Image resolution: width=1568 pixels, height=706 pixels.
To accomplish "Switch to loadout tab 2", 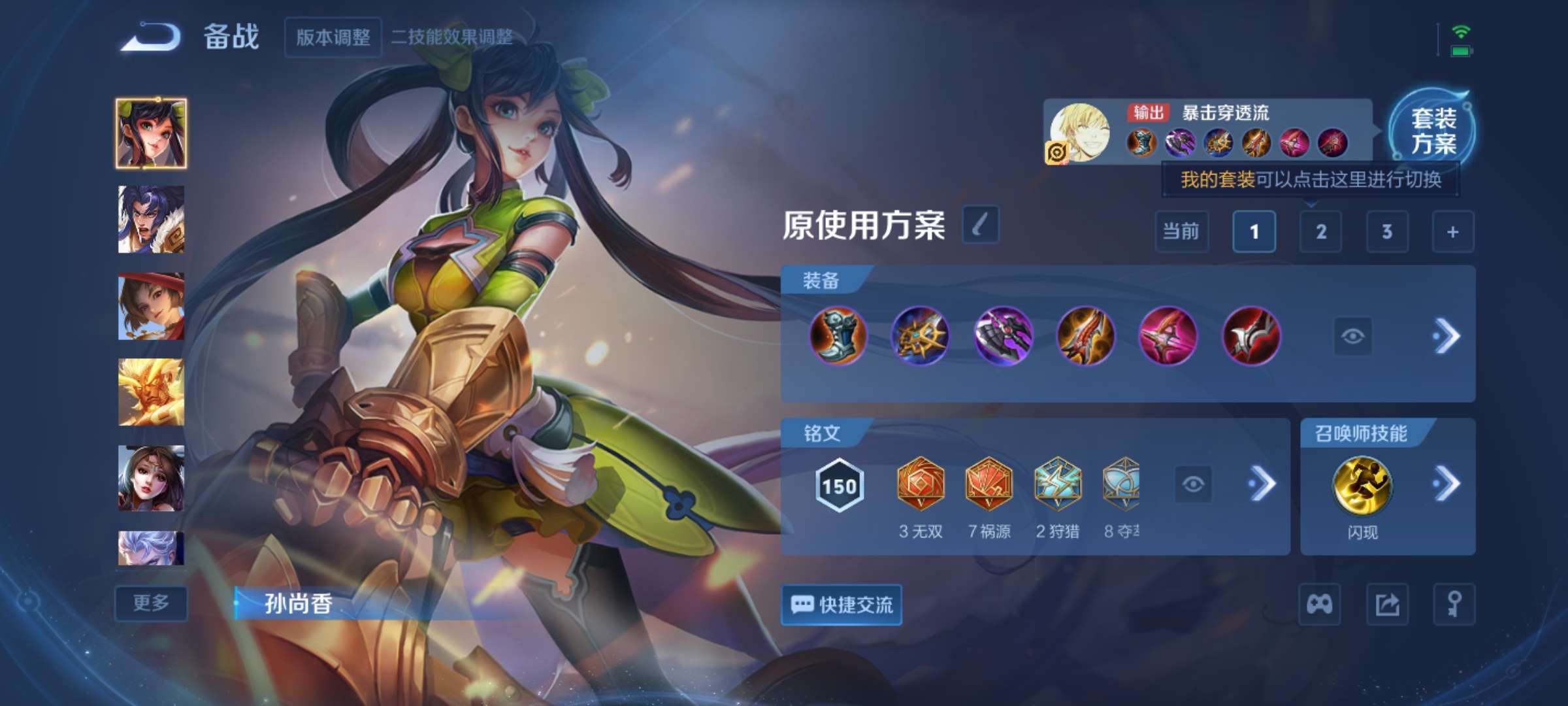I will pos(1322,231).
